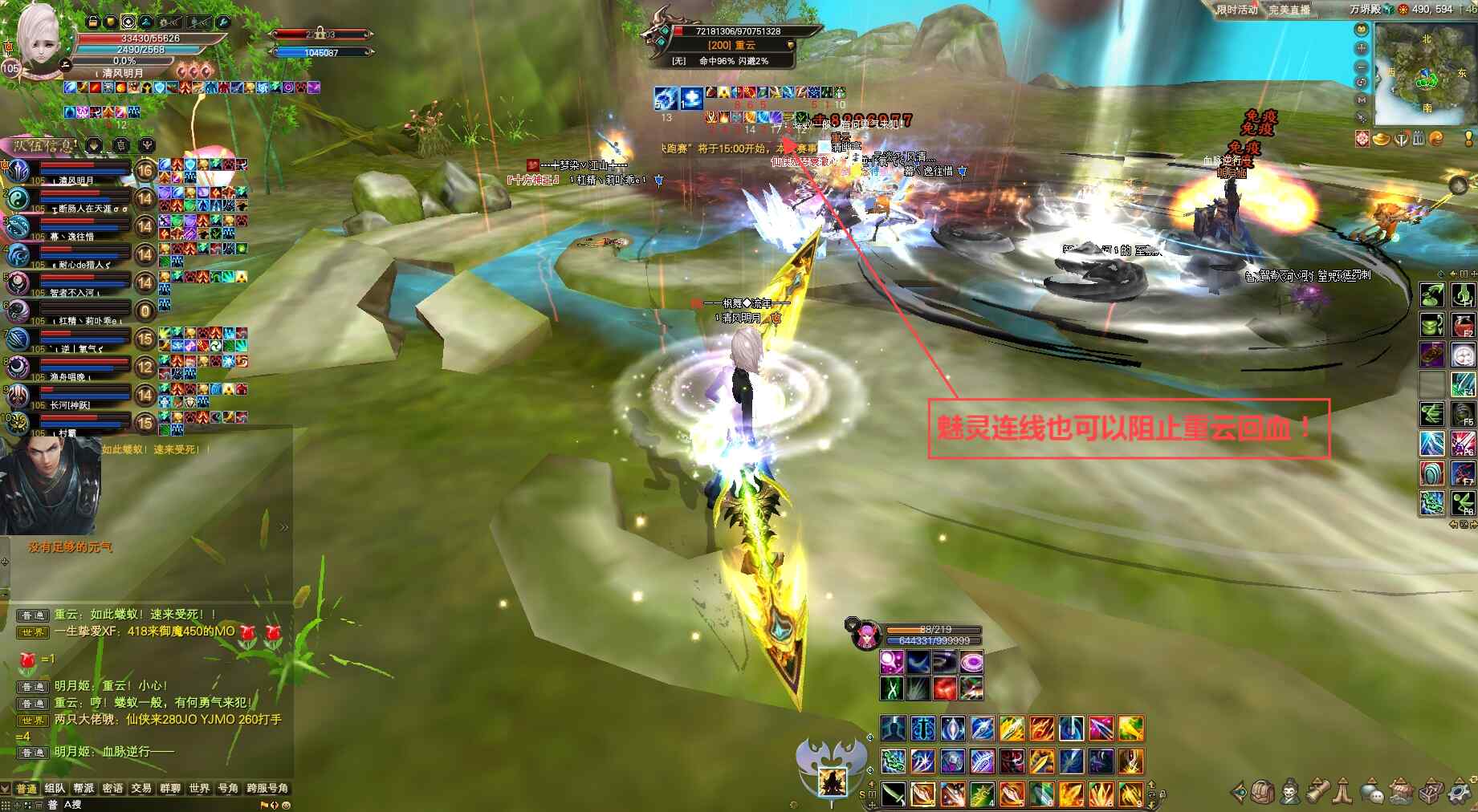The image size is (1478, 812).
Task: Switch to the 交易 chat tab
Action: coord(141,788)
